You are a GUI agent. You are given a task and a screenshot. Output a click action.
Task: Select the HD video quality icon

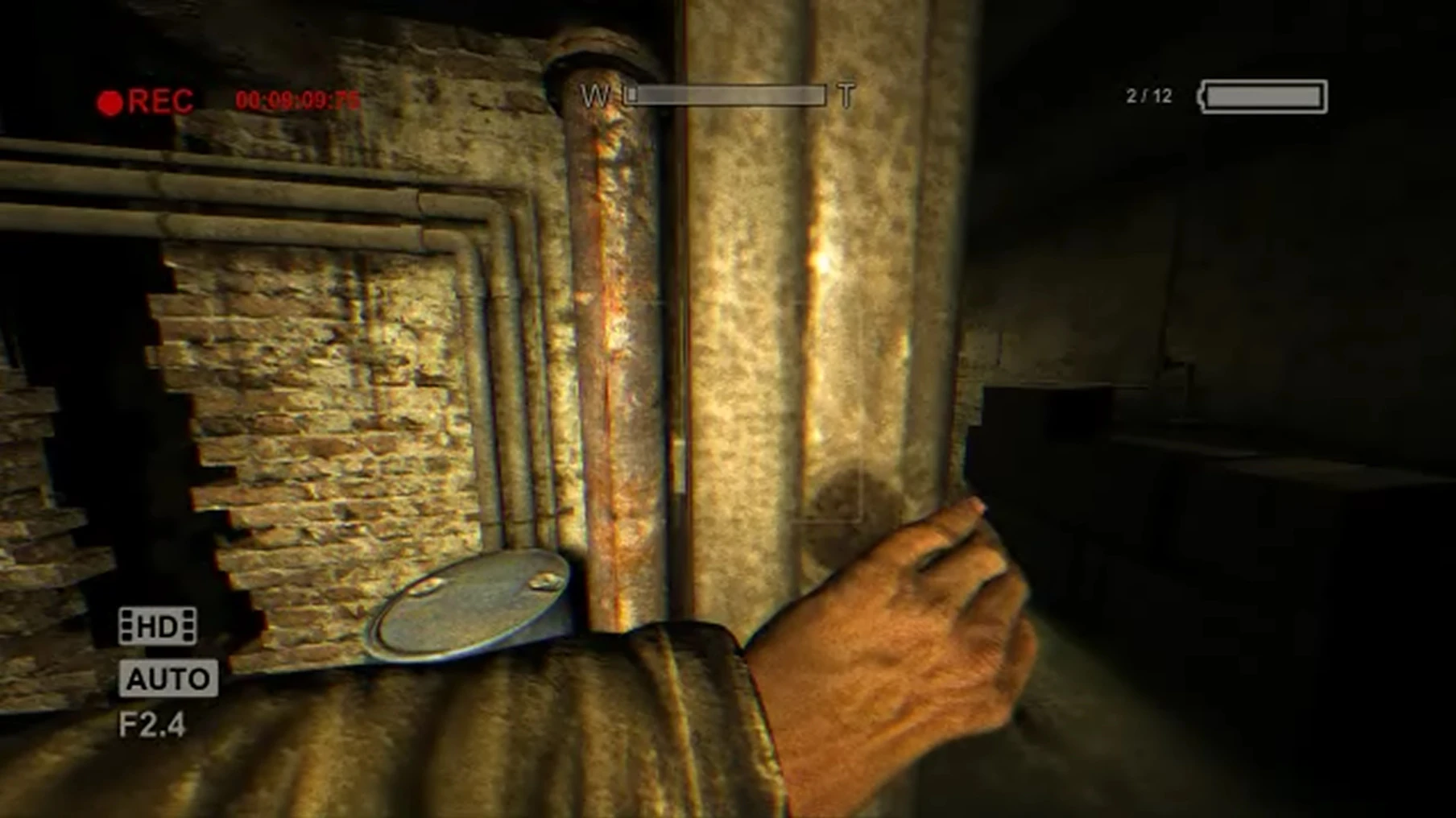(x=159, y=624)
